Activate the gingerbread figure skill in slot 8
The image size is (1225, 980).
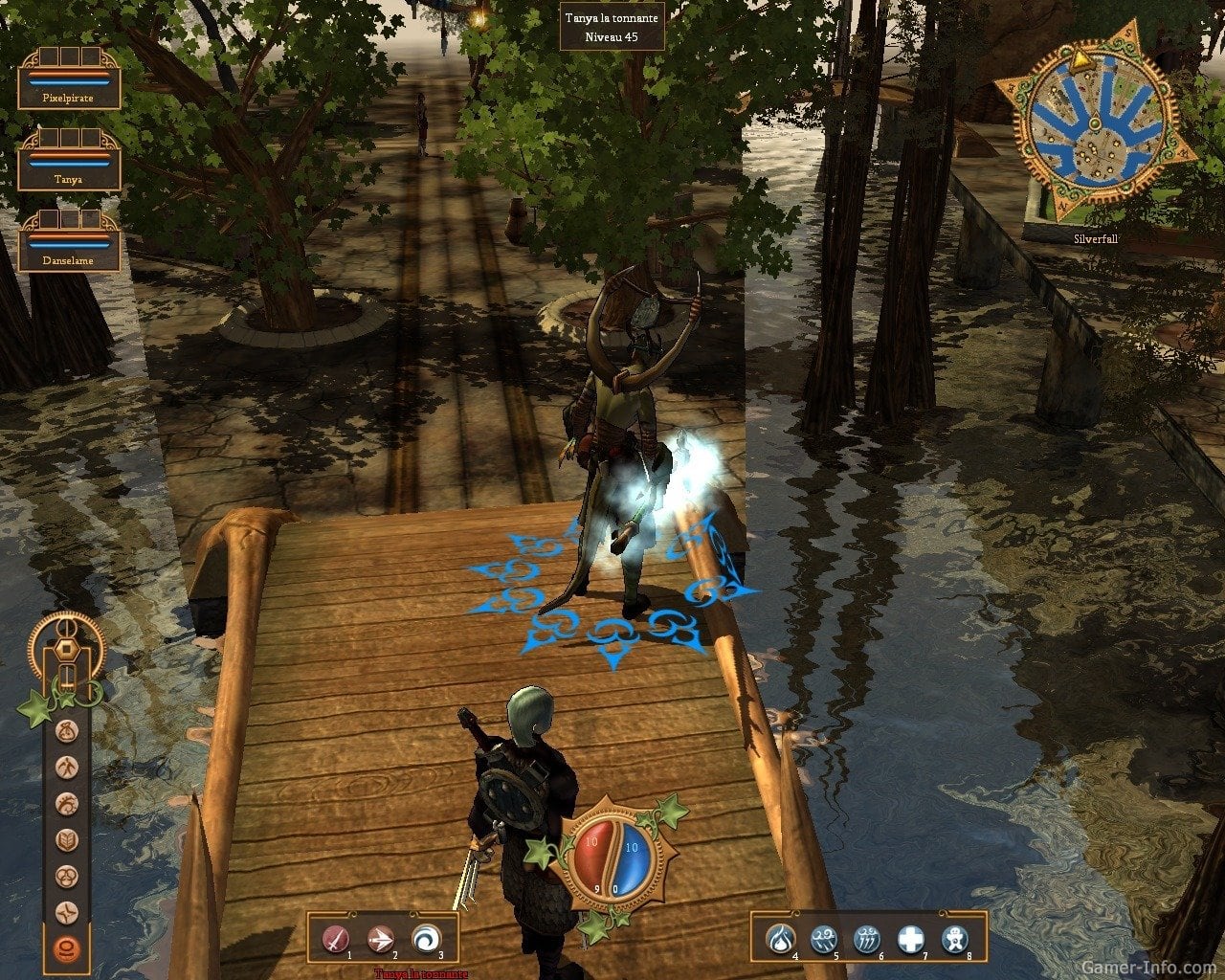click(954, 940)
